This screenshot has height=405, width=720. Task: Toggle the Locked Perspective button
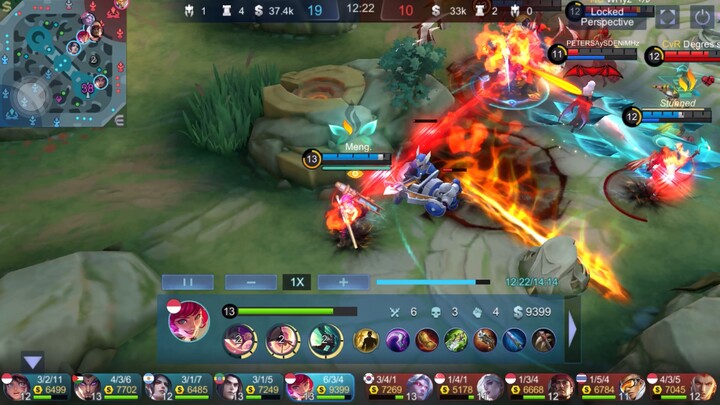coord(606,16)
